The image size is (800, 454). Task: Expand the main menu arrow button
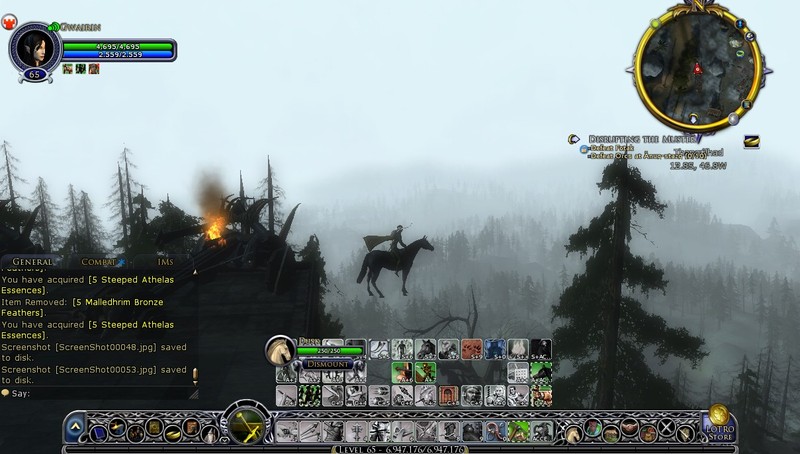pos(75,430)
